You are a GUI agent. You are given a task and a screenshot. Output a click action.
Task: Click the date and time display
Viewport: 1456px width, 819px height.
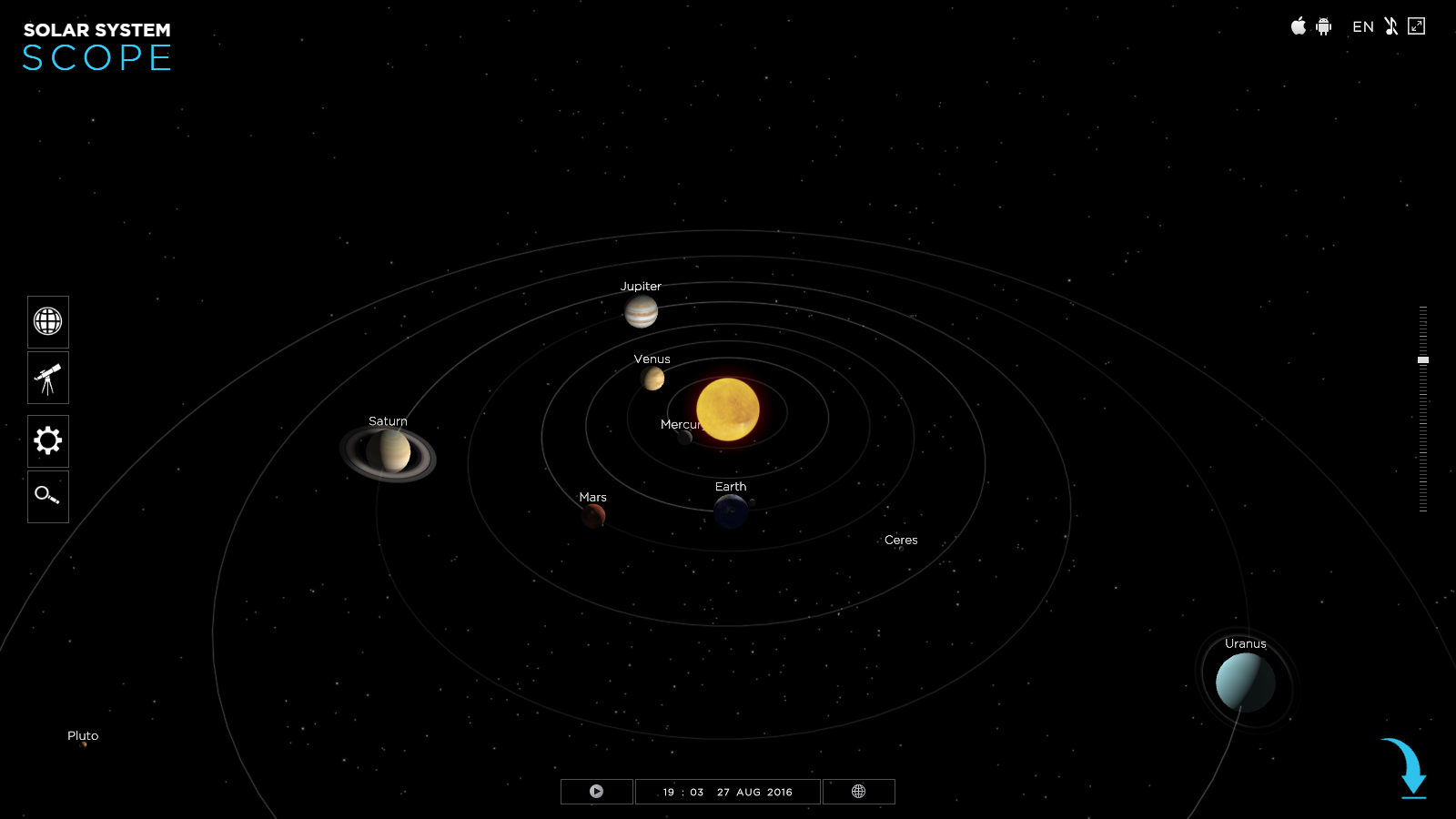point(728,792)
